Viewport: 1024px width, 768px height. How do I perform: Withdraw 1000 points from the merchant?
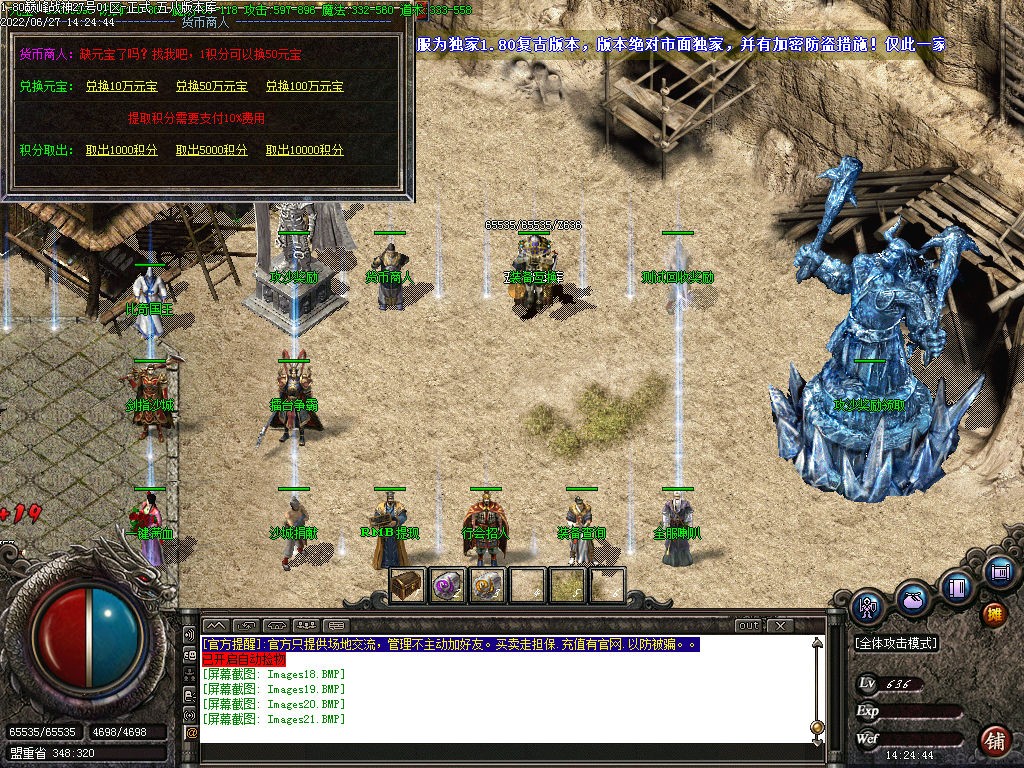[x=121, y=150]
